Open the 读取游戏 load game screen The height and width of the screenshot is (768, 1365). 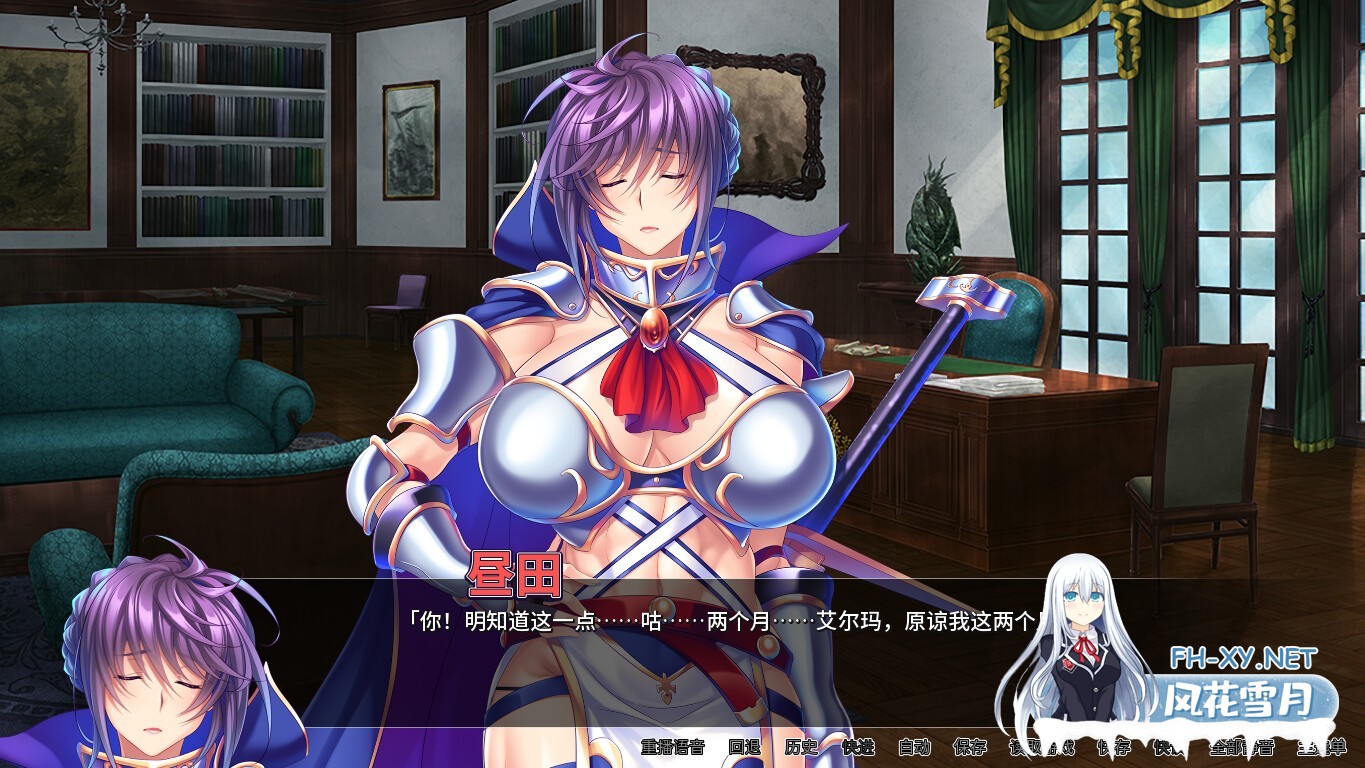click(x=1040, y=747)
